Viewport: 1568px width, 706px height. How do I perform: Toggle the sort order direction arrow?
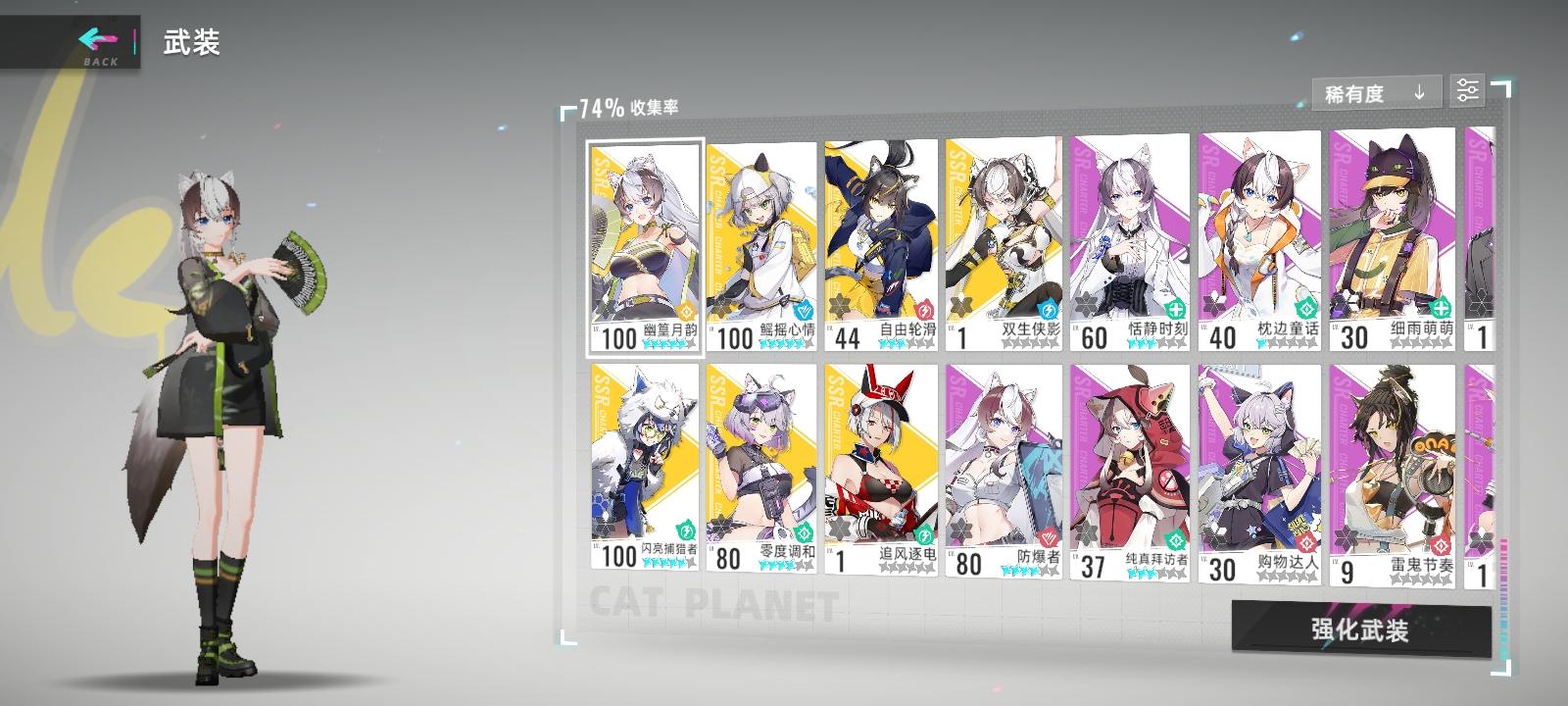[1418, 92]
